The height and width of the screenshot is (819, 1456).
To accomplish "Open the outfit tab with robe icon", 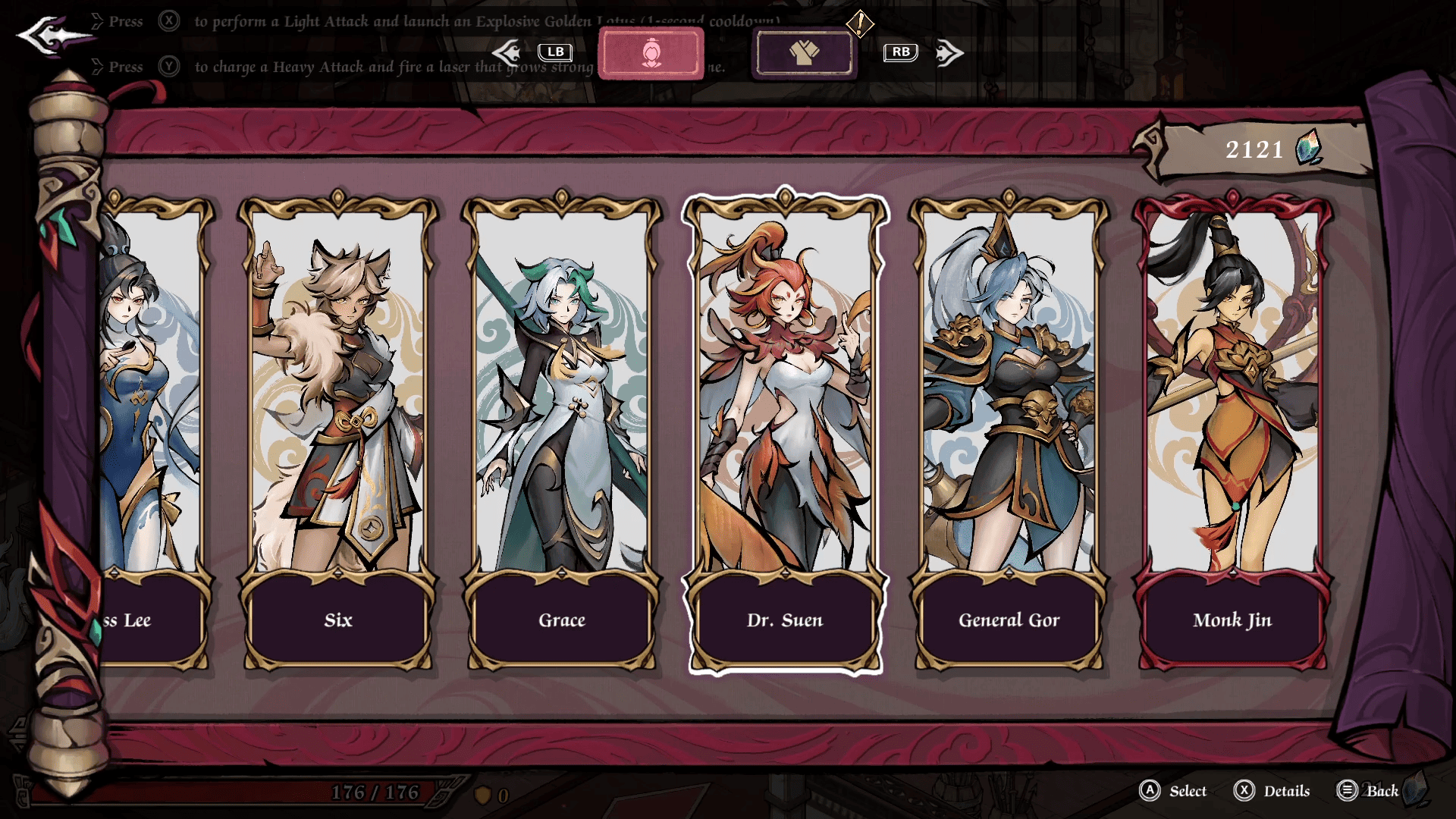I will tap(805, 53).
